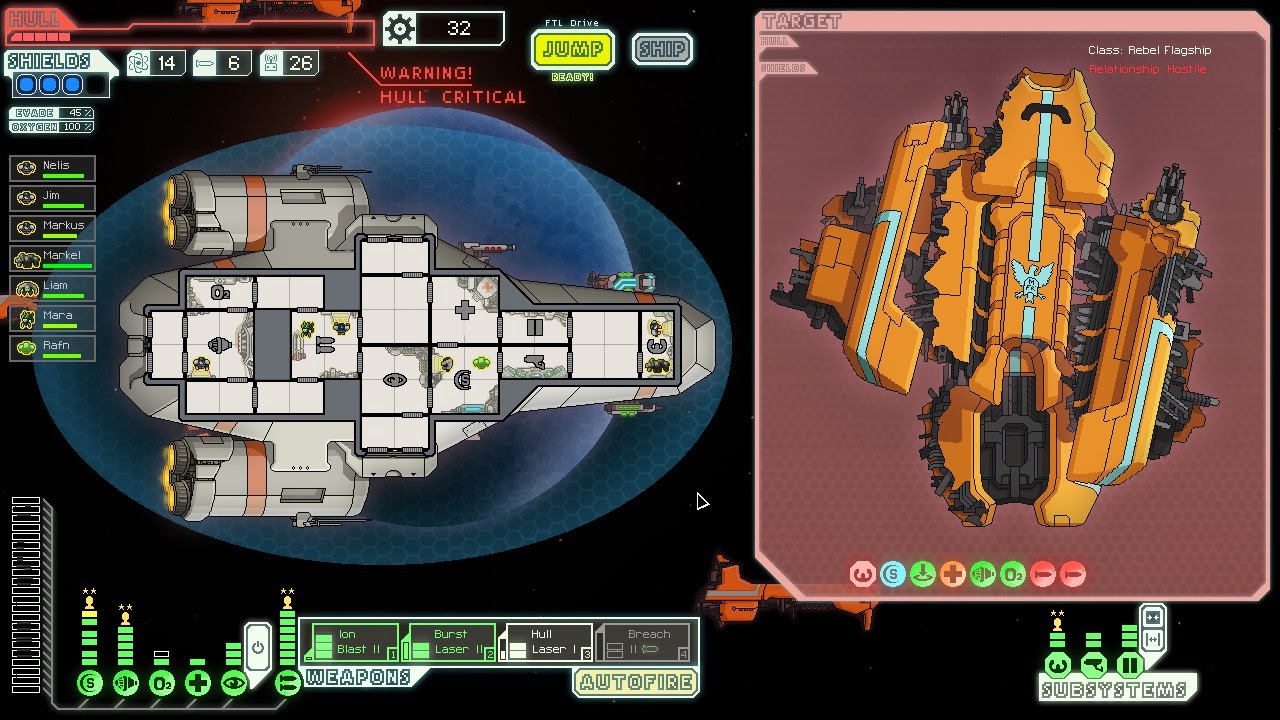The width and height of the screenshot is (1280, 720).
Task: Open the Ship menu
Action: 662,49
